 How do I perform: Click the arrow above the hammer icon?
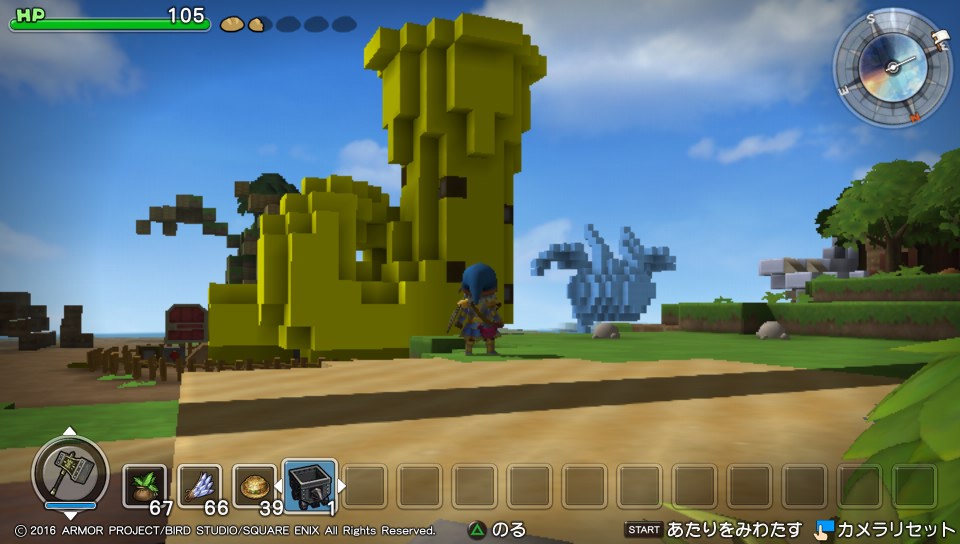coord(69,432)
